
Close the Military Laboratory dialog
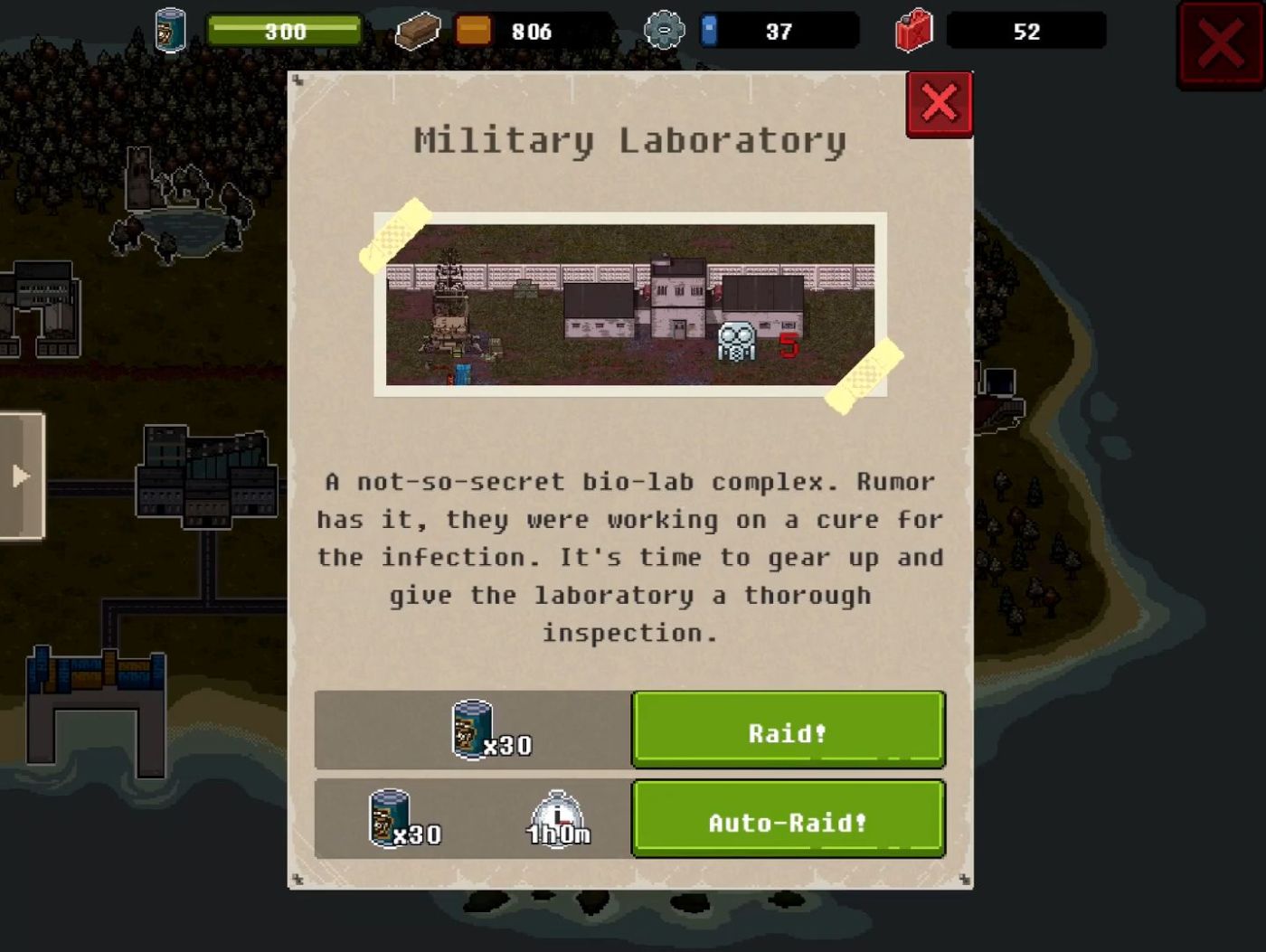tap(939, 104)
